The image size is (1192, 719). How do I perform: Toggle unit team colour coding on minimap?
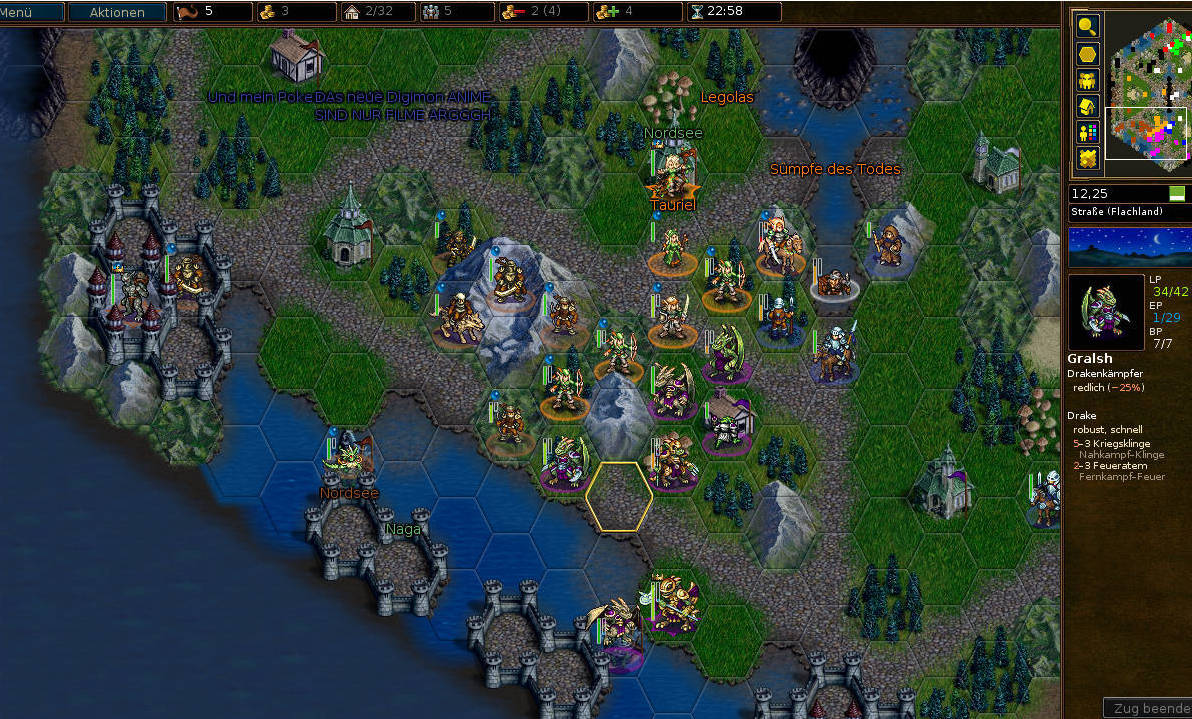point(1087,132)
